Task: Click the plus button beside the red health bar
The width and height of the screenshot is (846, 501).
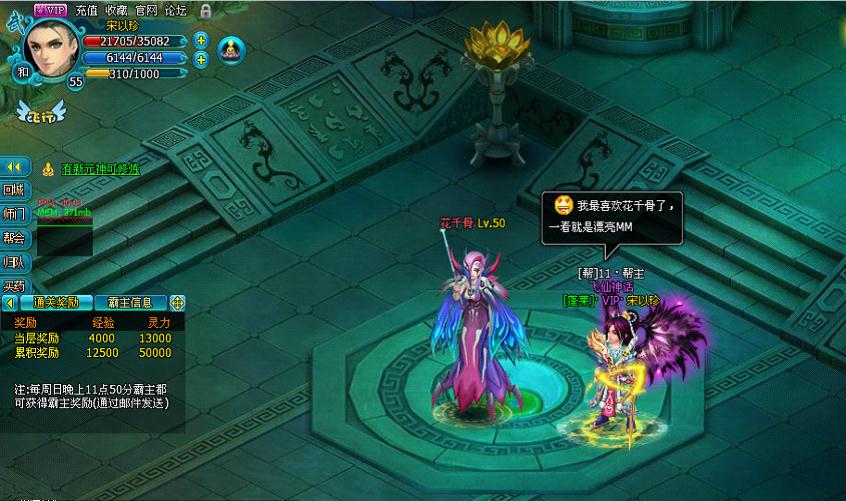Action: 201,41
